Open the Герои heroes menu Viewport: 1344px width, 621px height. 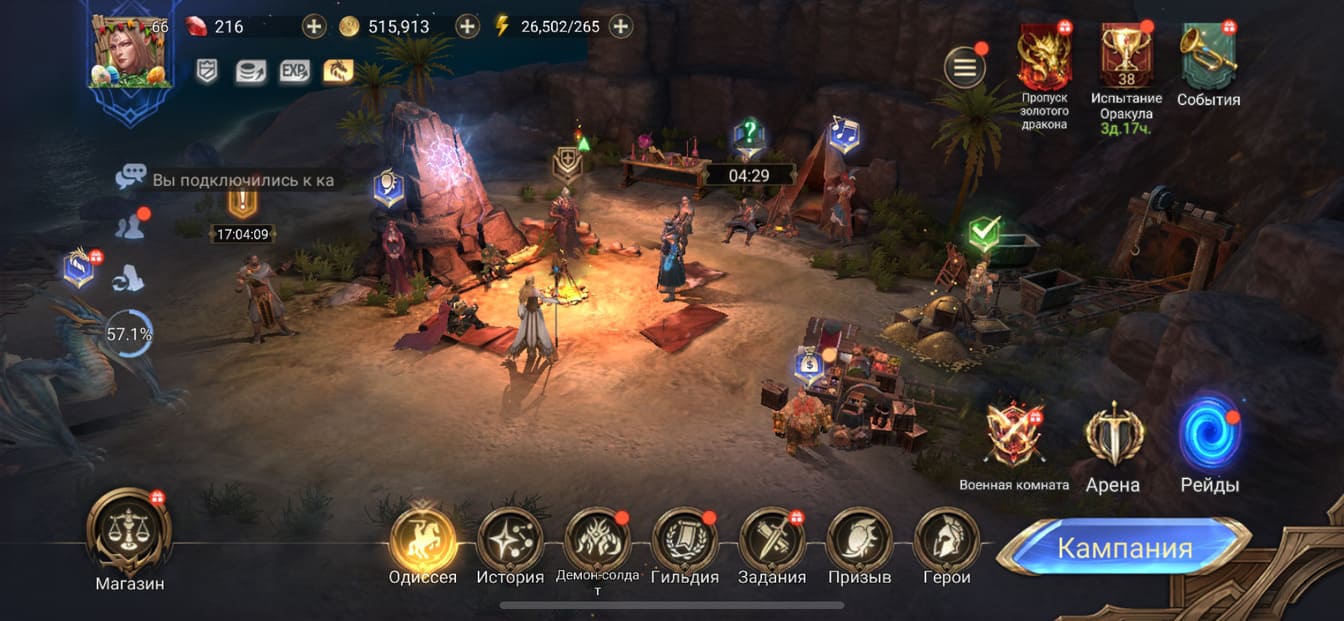946,540
